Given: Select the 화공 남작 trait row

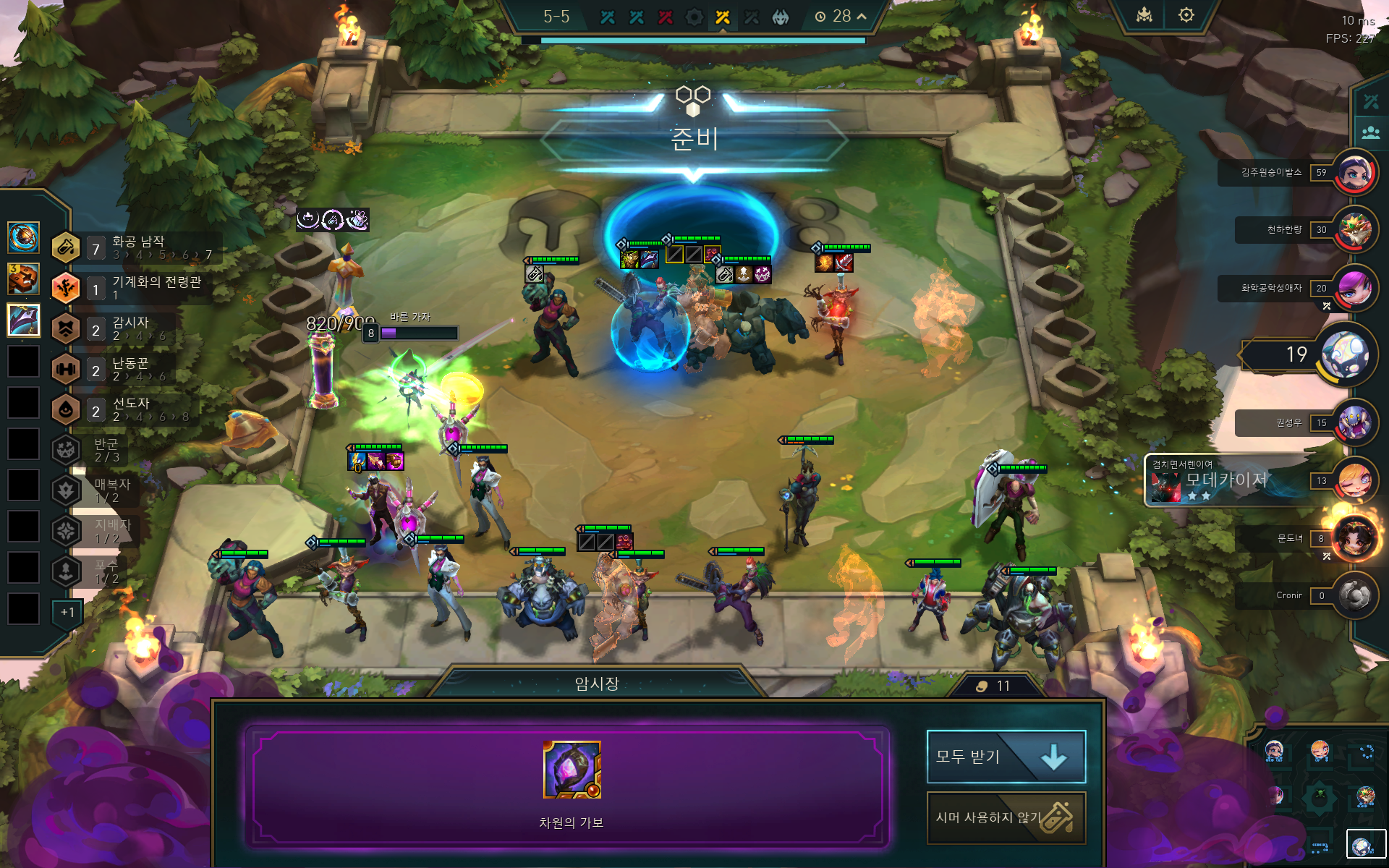Looking at the screenshot, I should (137, 247).
